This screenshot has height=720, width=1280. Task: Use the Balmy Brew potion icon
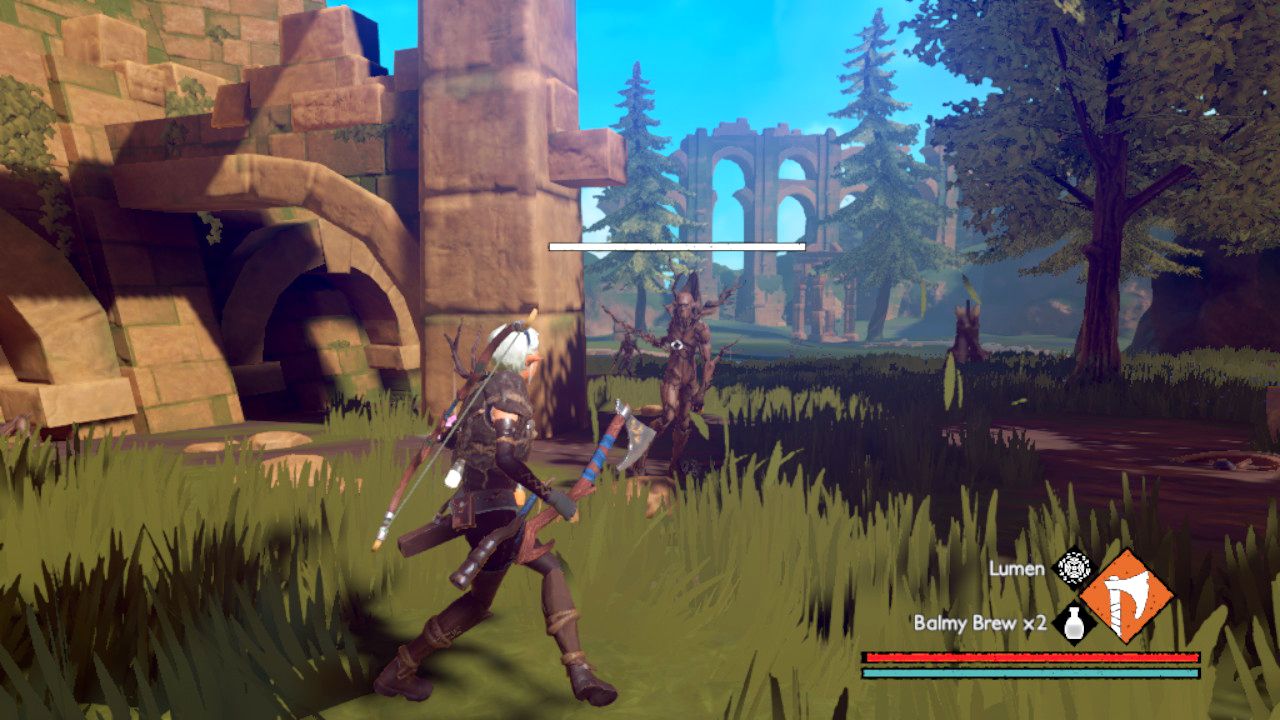click(1073, 624)
